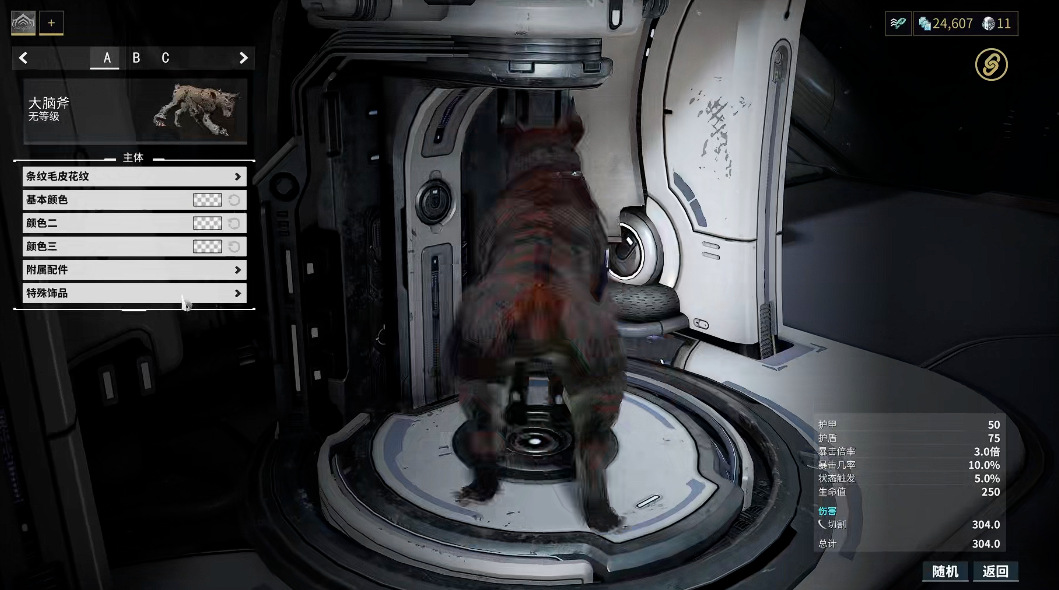Viewport: 1059px width, 590px height.
Task: Reset the 基本颜色 color to default
Action: 234,200
